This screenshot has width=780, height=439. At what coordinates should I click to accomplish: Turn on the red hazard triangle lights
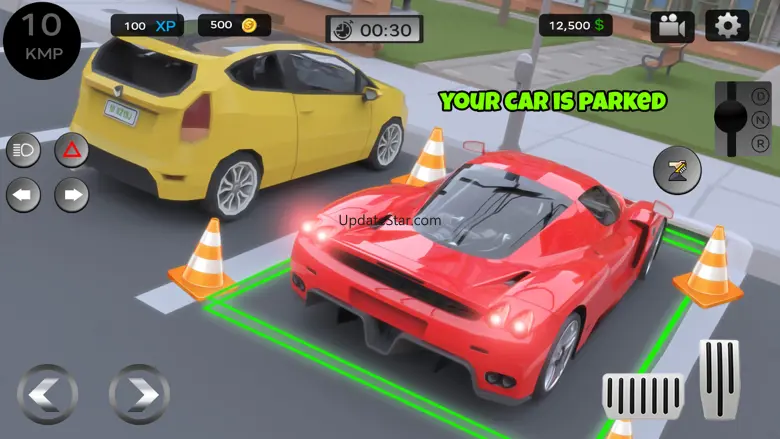click(x=72, y=152)
